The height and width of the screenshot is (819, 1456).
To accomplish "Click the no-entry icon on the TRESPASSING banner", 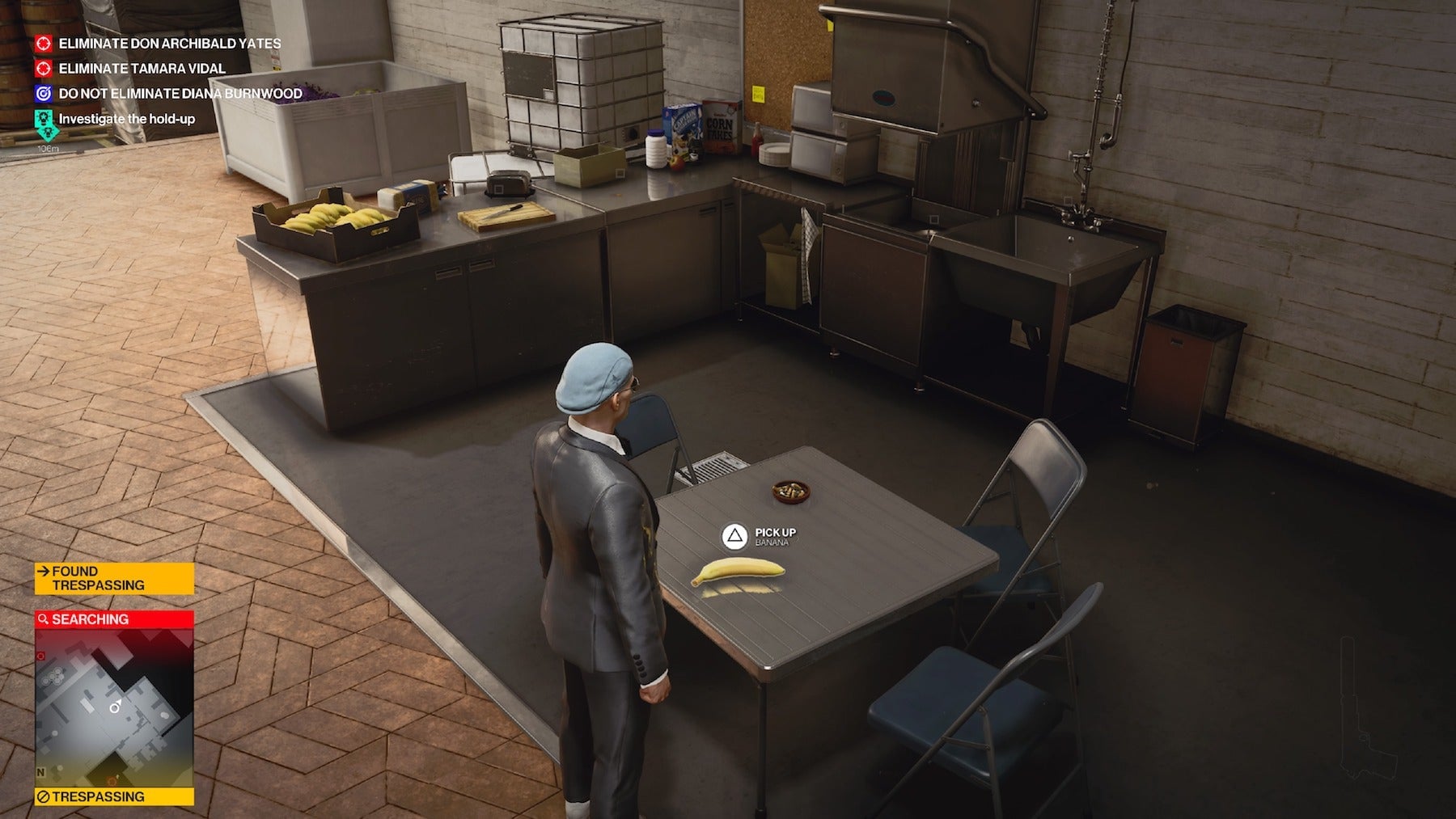I will [43, 796].
